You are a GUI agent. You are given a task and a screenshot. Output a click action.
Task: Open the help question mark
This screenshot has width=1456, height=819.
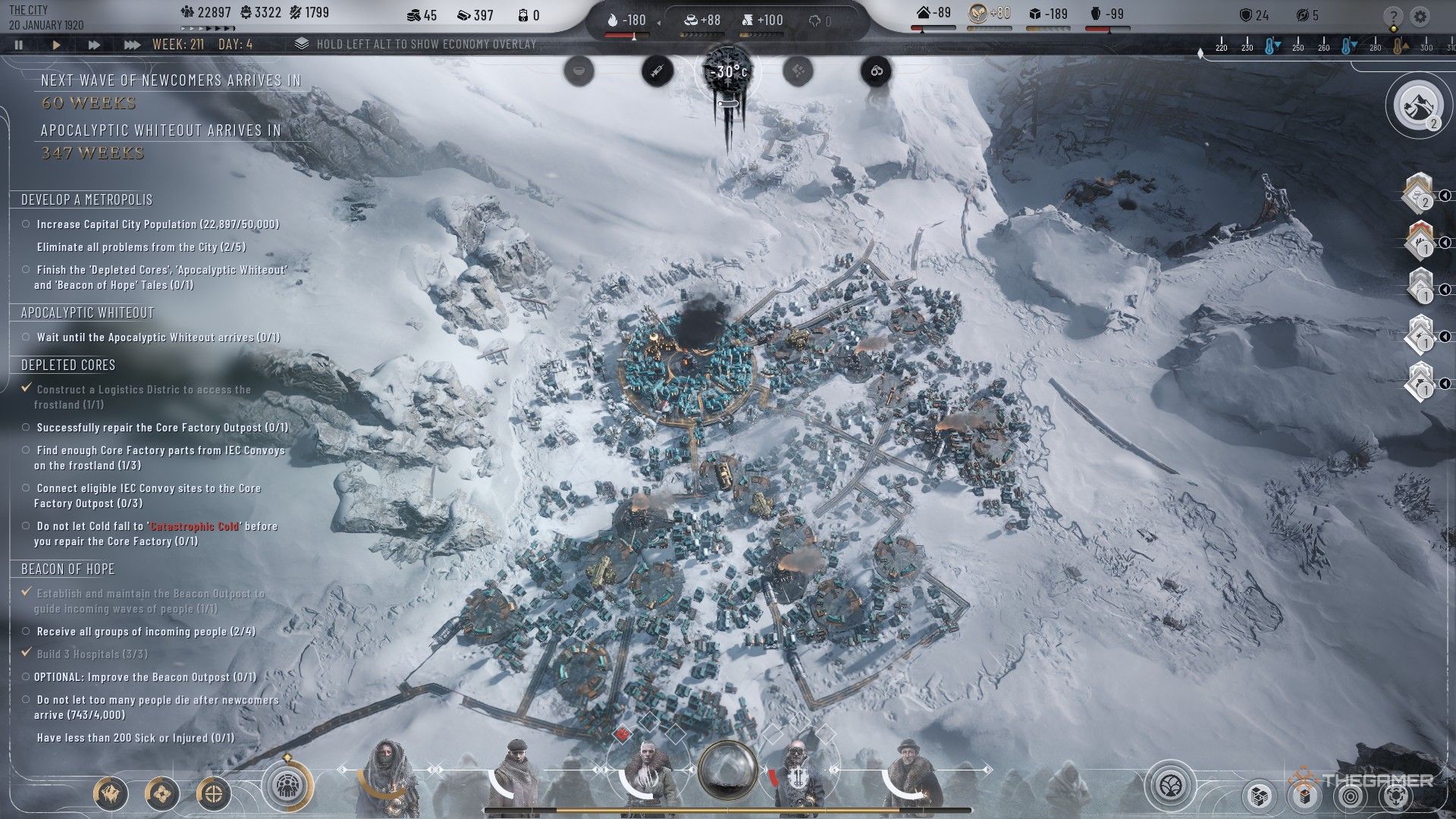(x=1393, y=17)
